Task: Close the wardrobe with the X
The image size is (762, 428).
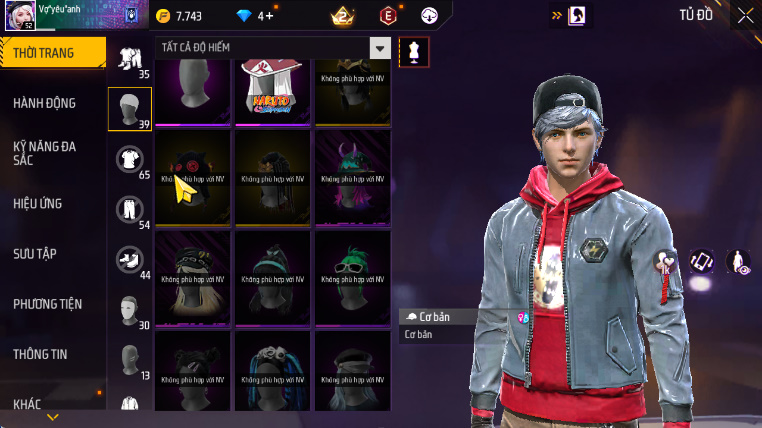Action: [x=745, y=15]
